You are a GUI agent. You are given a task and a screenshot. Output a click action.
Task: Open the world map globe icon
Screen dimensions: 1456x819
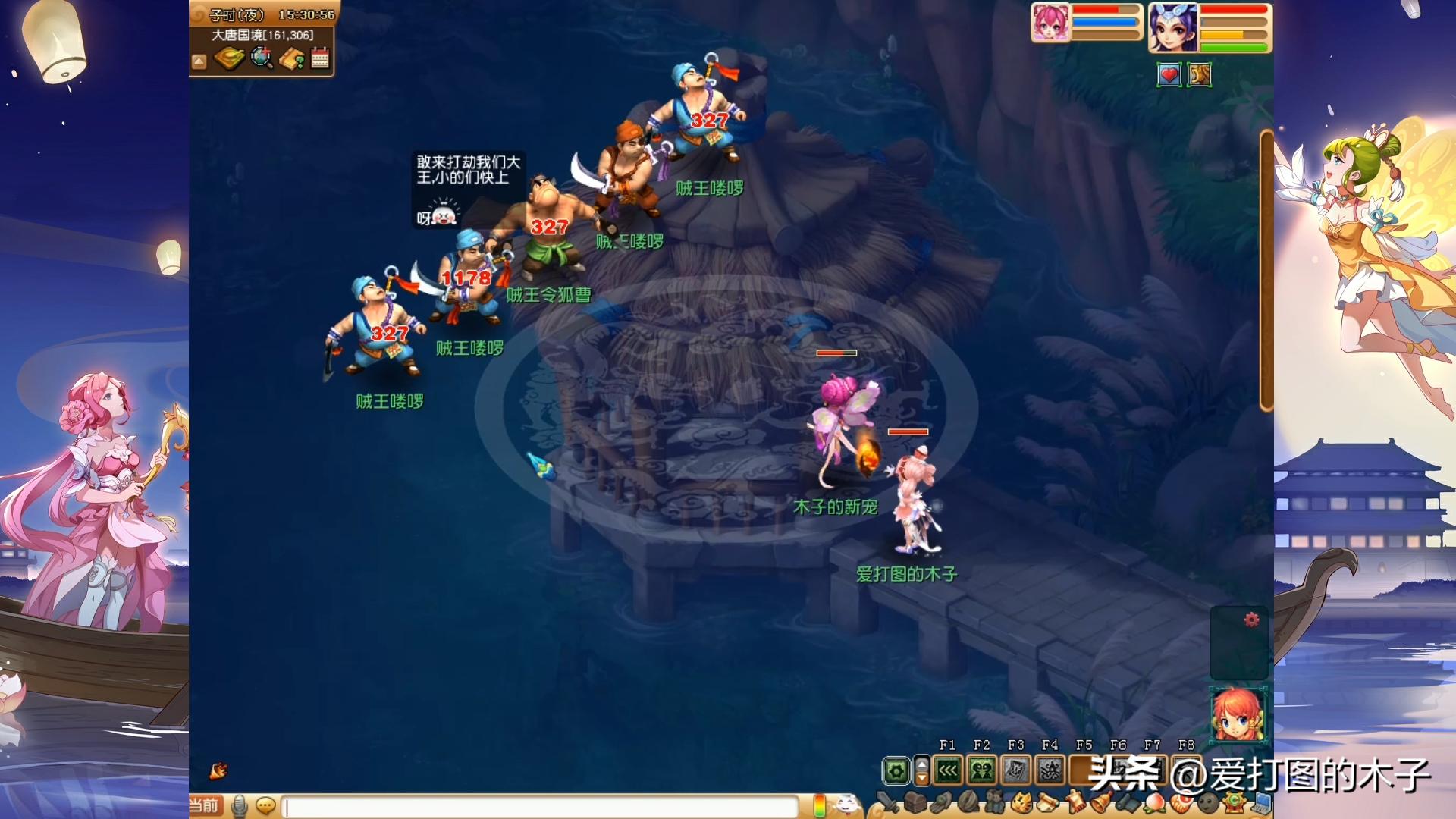[262, 58]
